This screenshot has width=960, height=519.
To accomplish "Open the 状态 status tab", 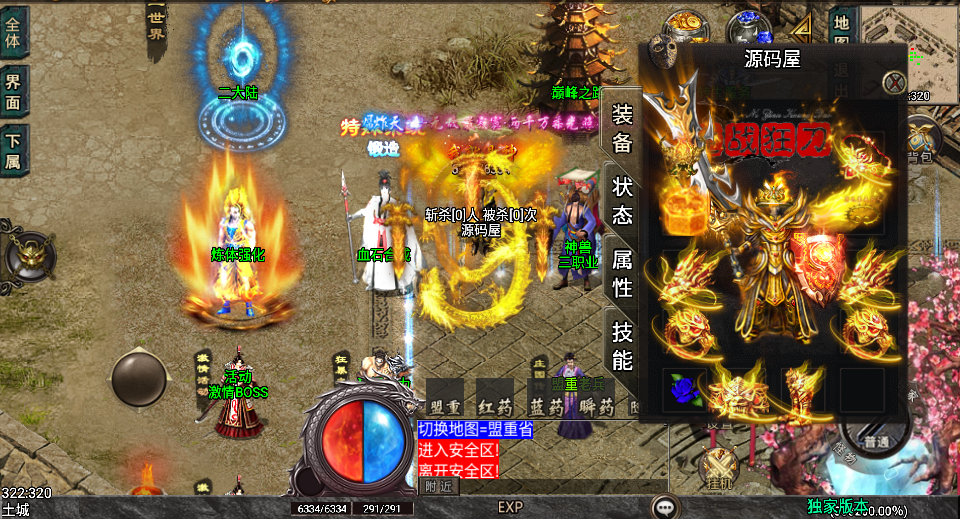I will click(x=622, y=201).
